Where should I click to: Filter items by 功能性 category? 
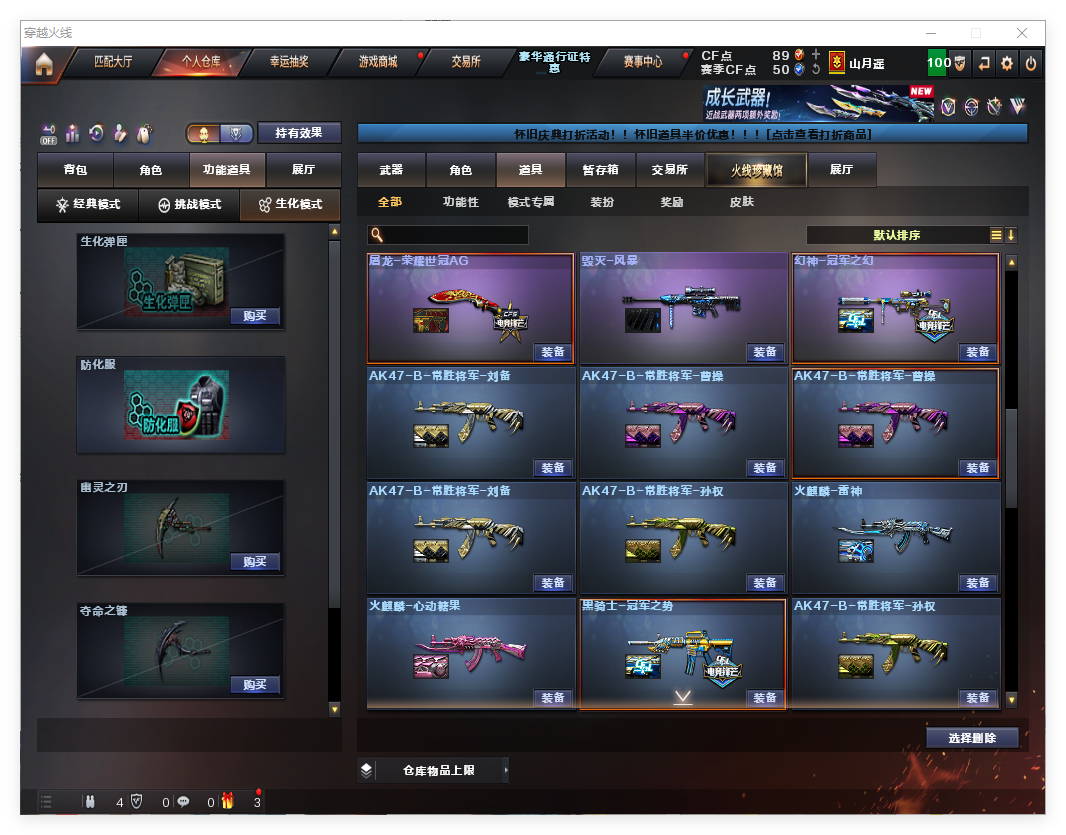pos(461,202)
